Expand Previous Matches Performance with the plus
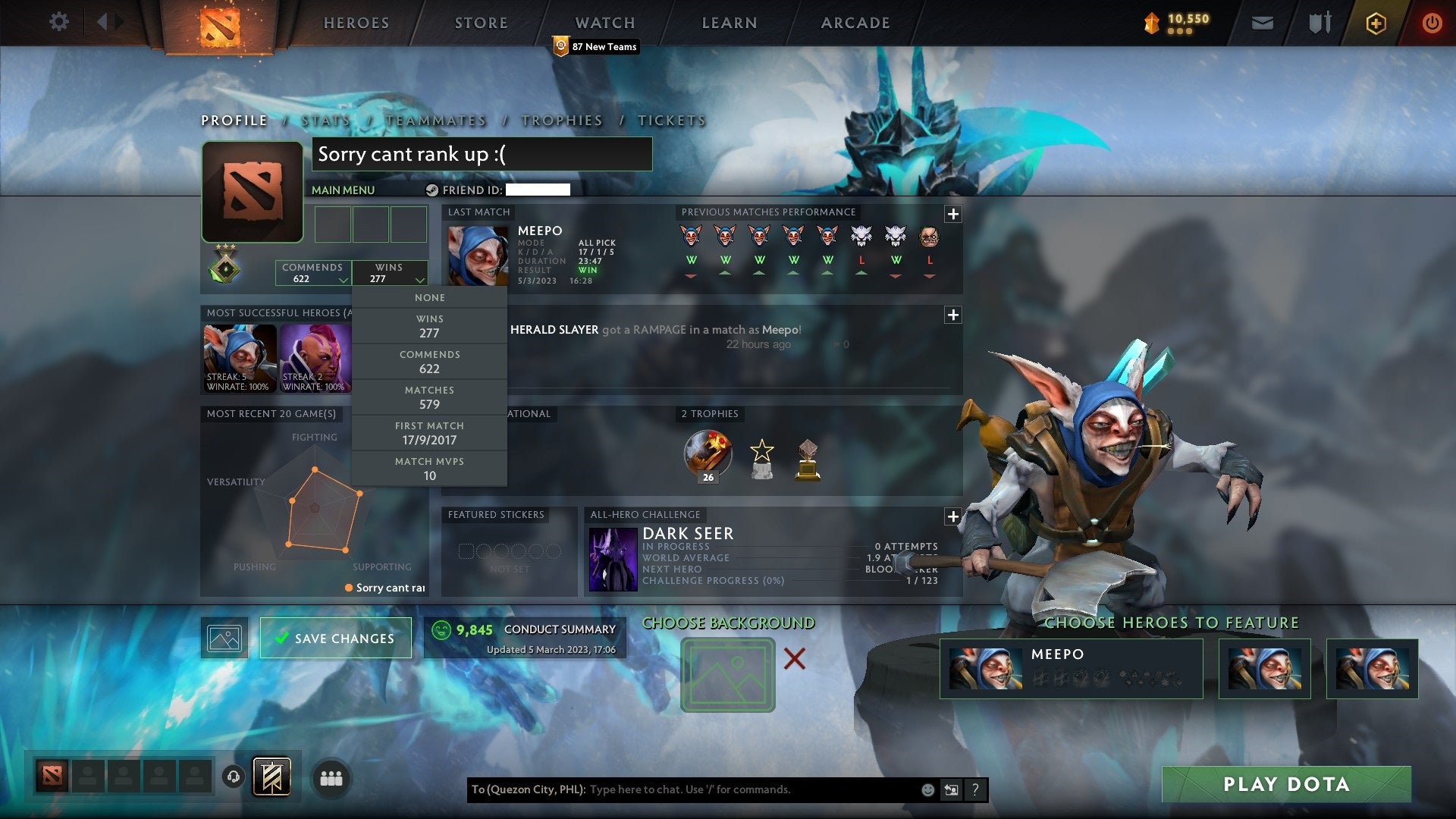Image resolution: width=1456 pixels, height=819 pixels. (952, 213)
